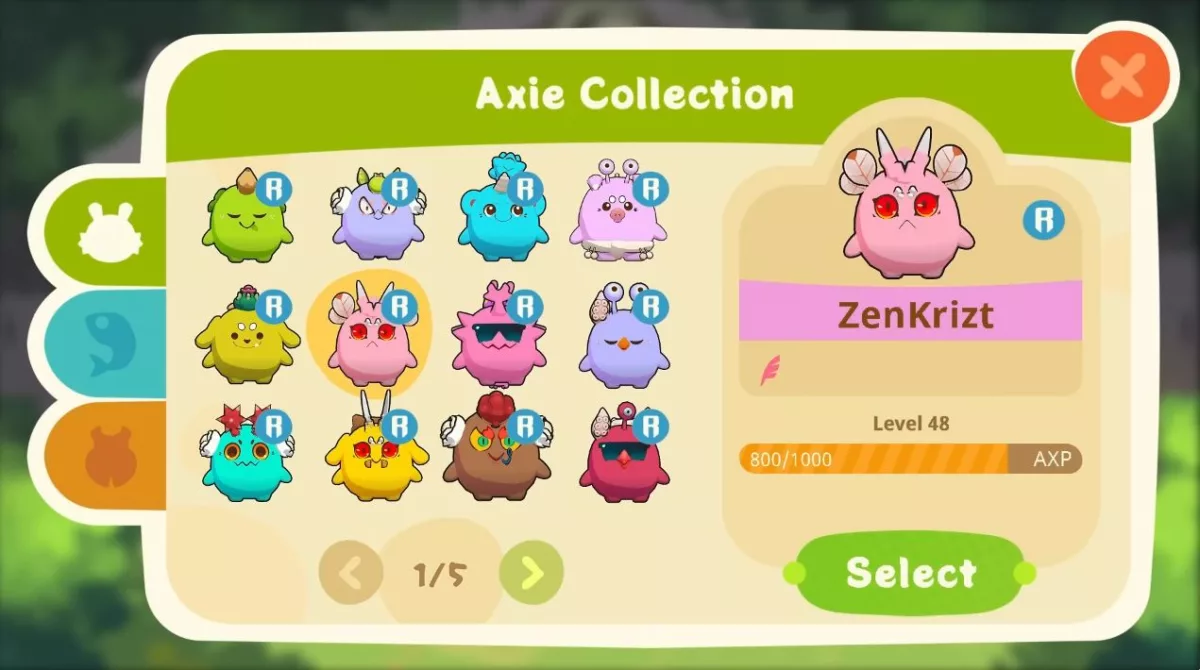Viewport: 1200px width, 670px height.
Task: Pick the blue Axie with a horn
Action: pos(500,212)
